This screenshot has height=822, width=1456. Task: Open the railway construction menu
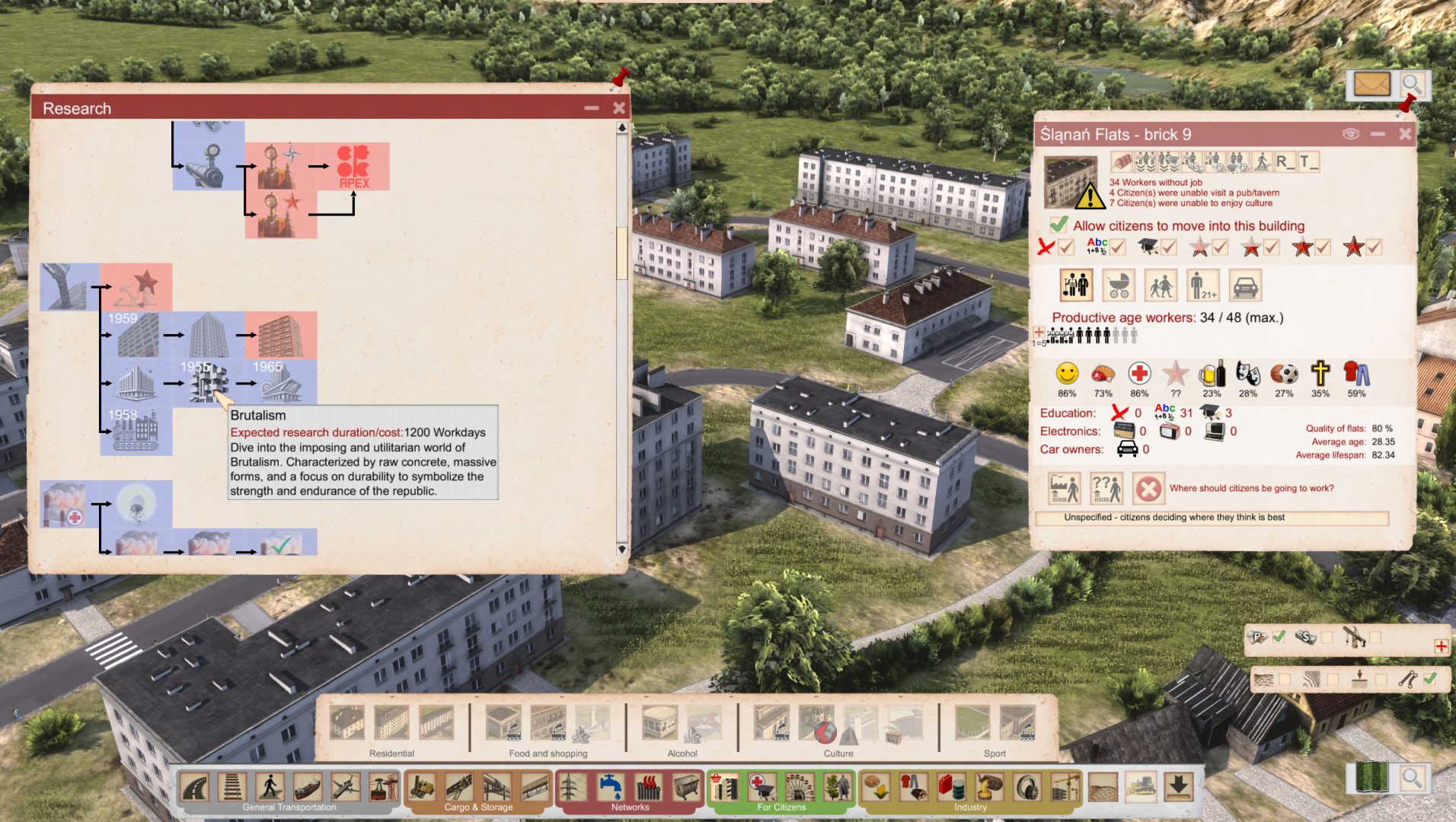click(232, 786)
